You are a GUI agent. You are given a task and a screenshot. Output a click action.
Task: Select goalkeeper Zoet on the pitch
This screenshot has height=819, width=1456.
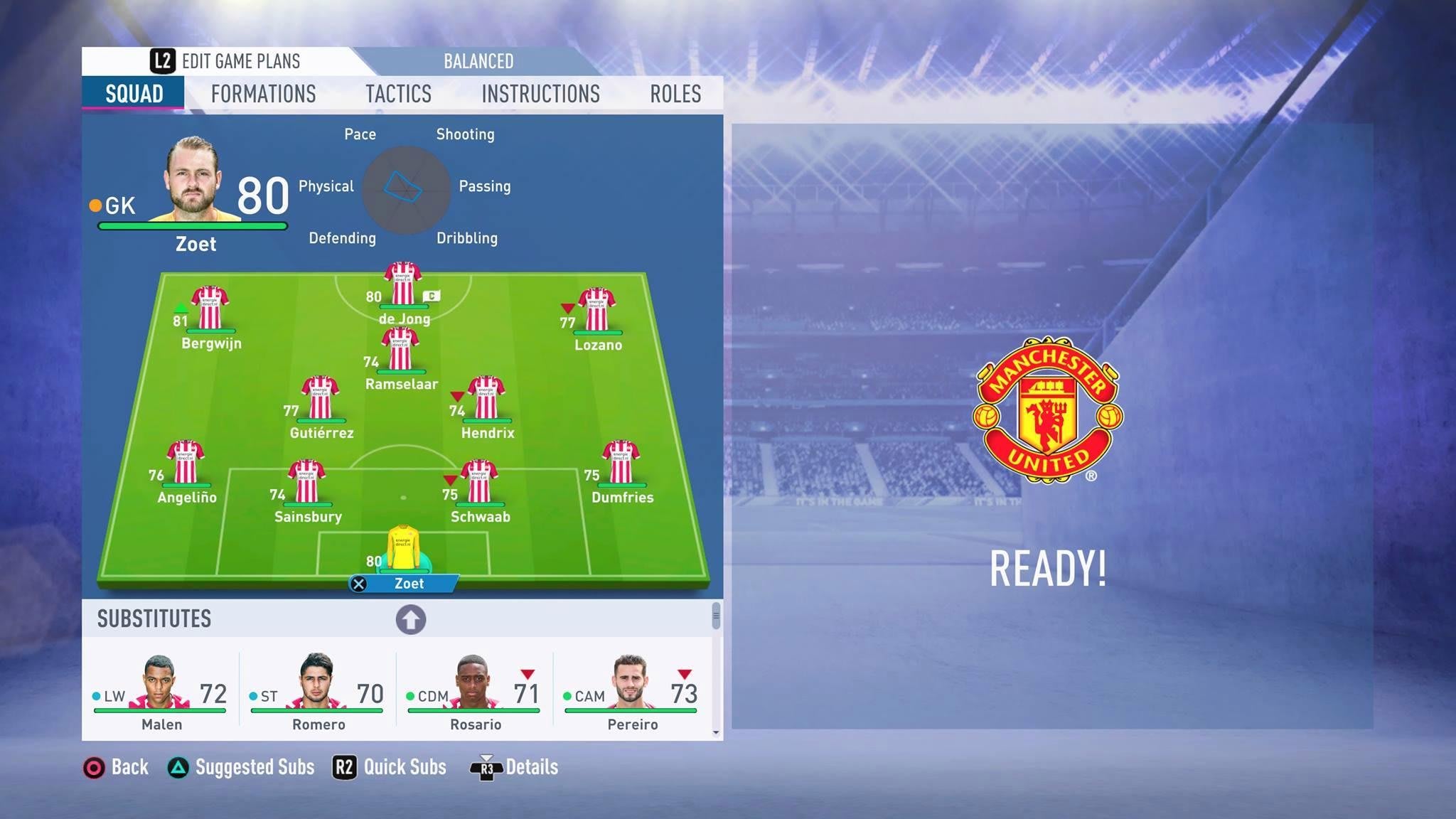[x=403, y=547]
